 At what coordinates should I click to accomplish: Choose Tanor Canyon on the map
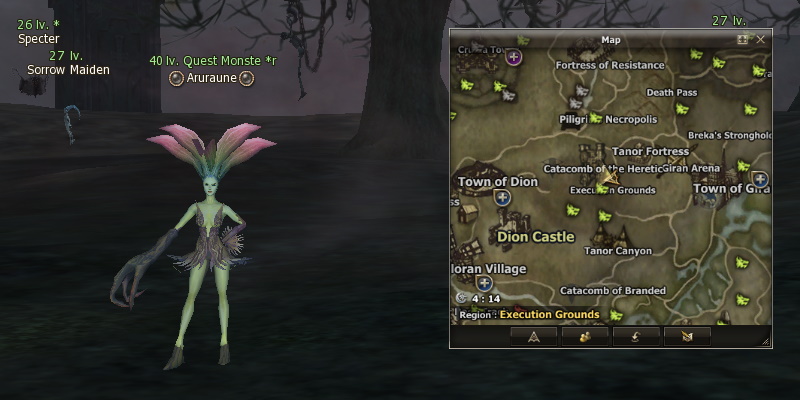click(617, 251)
